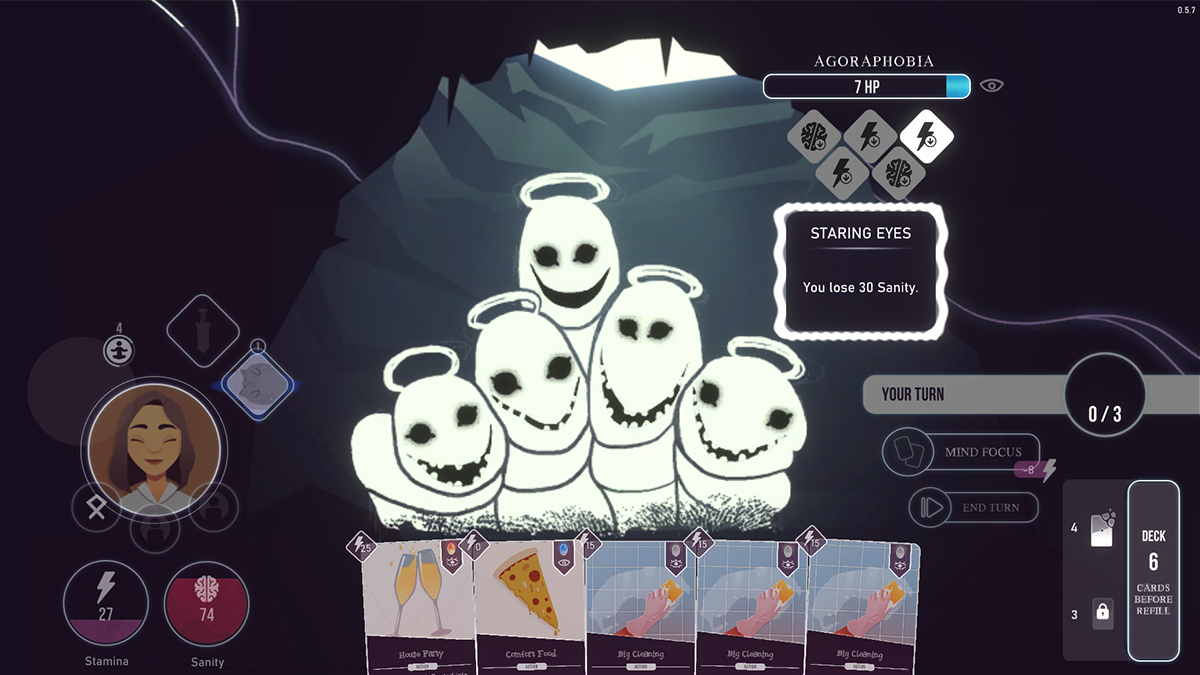Inspect the Staring Eyes attack panel

[x=860, y=272]
